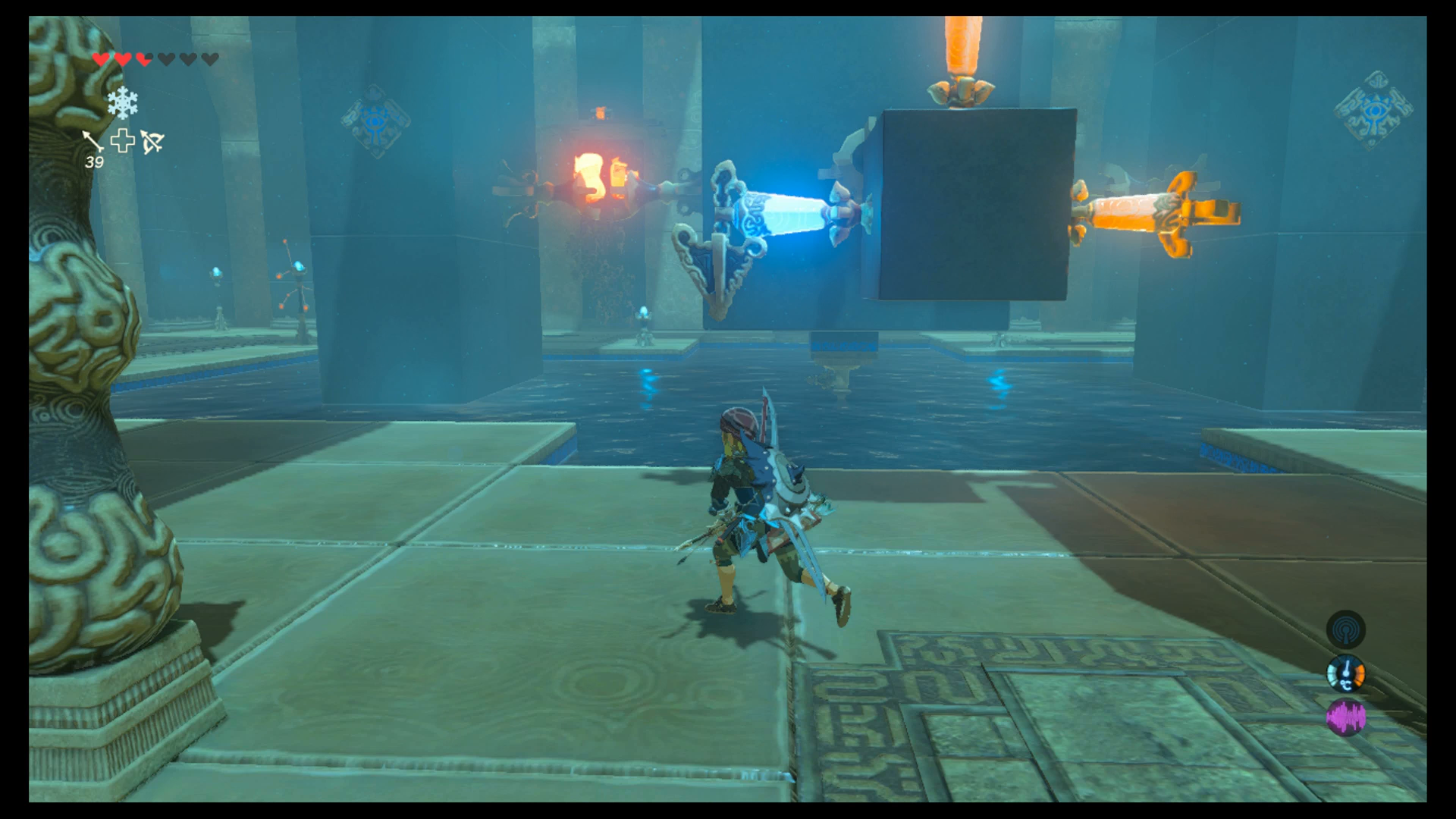Click the bow weapon HUD icon

coord(152,143)
